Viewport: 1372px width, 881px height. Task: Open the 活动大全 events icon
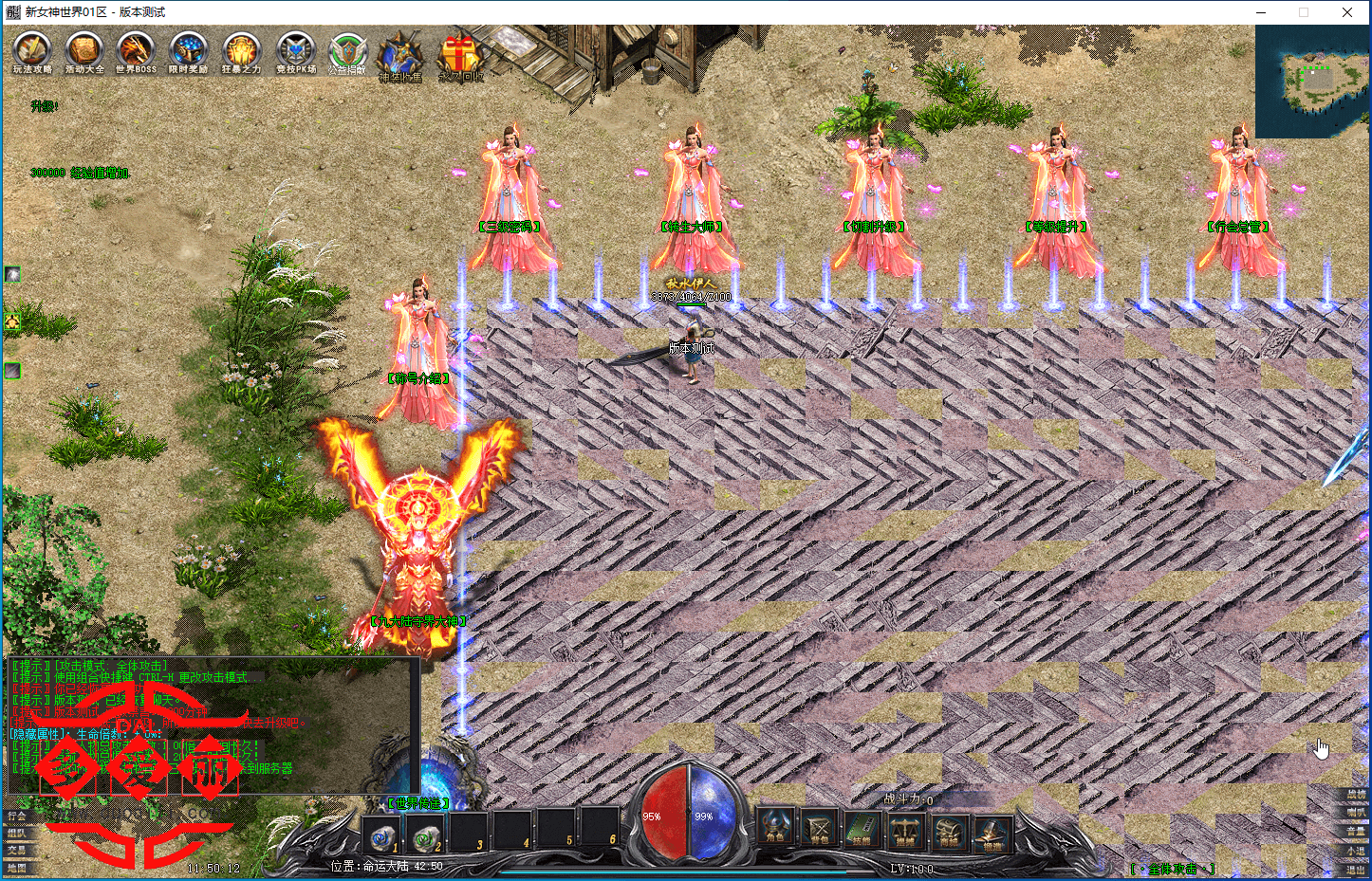point(84,51)
